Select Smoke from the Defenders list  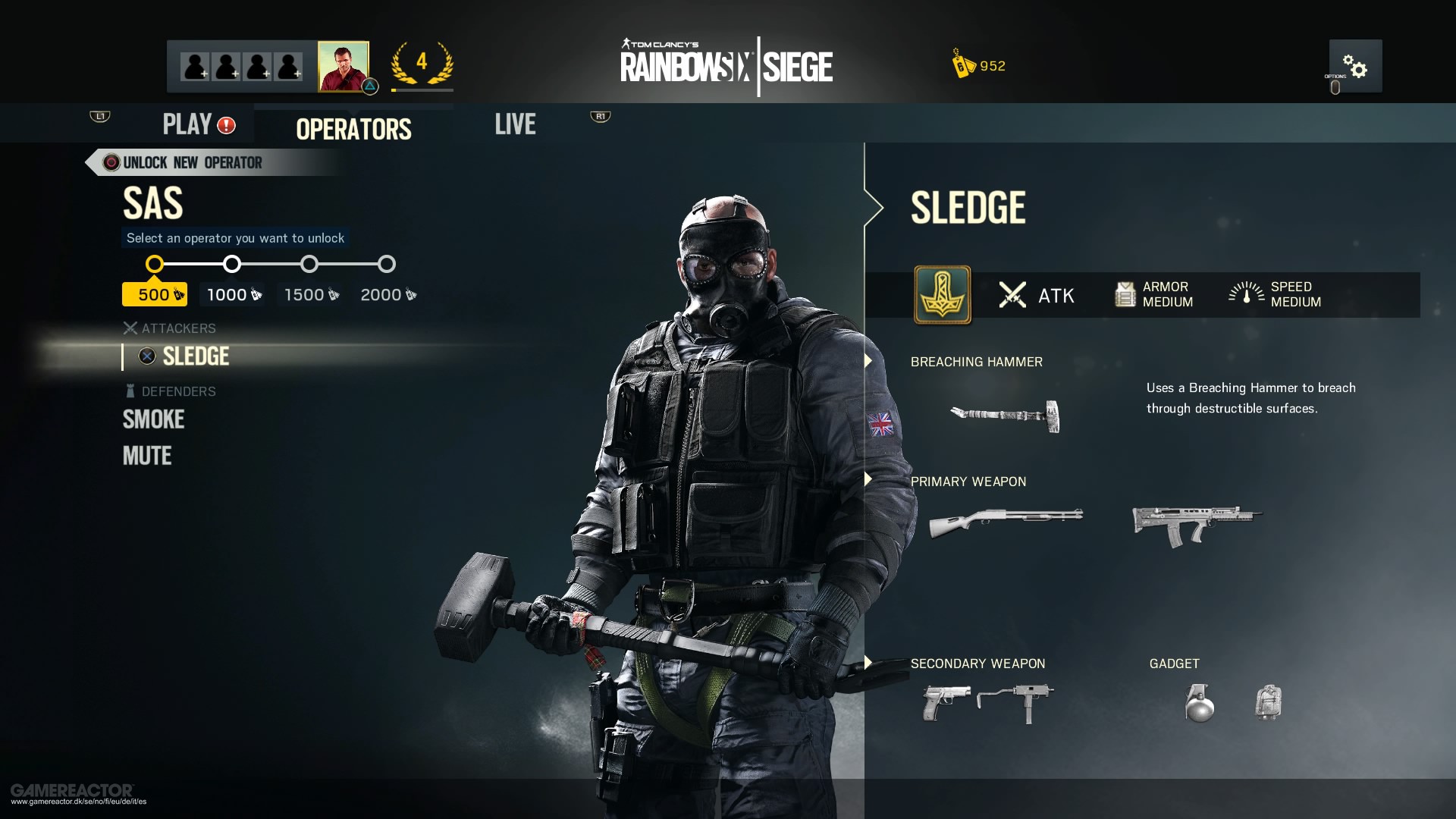point(153,419)
